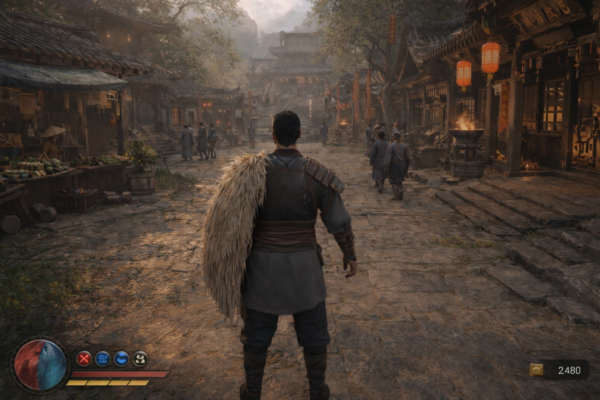Select the blue rune skill icon
The width and height of the screenshot is (600, 400).
102,358
